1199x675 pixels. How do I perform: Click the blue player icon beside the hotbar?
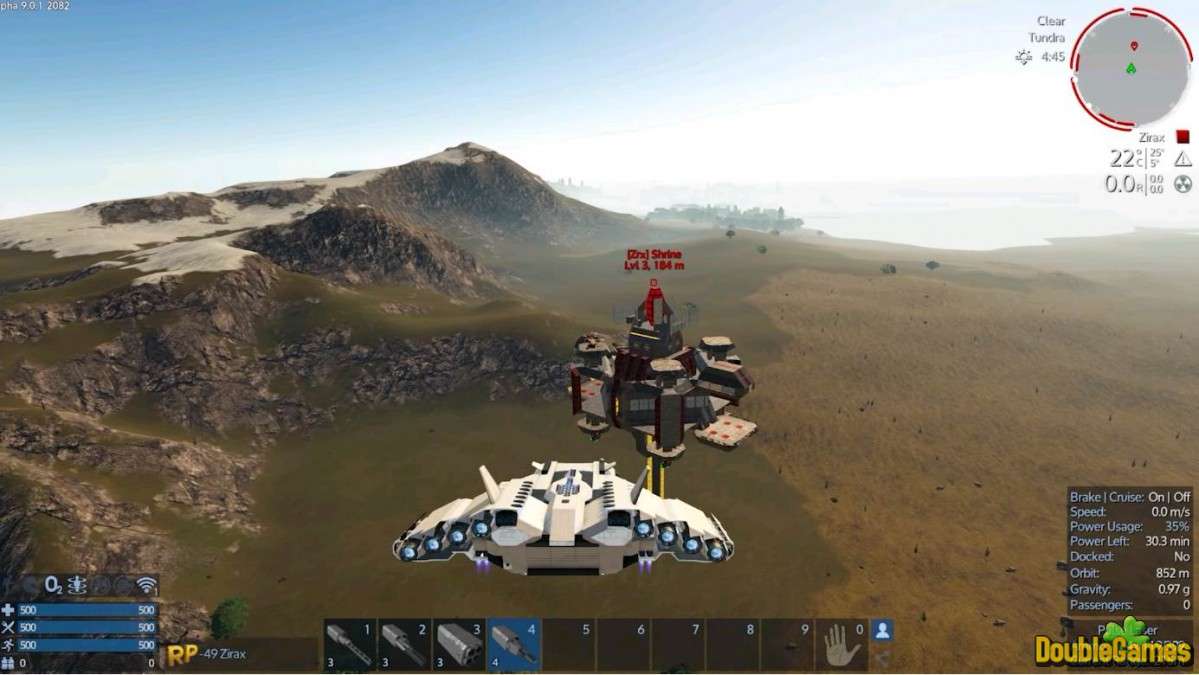(883, 631)
